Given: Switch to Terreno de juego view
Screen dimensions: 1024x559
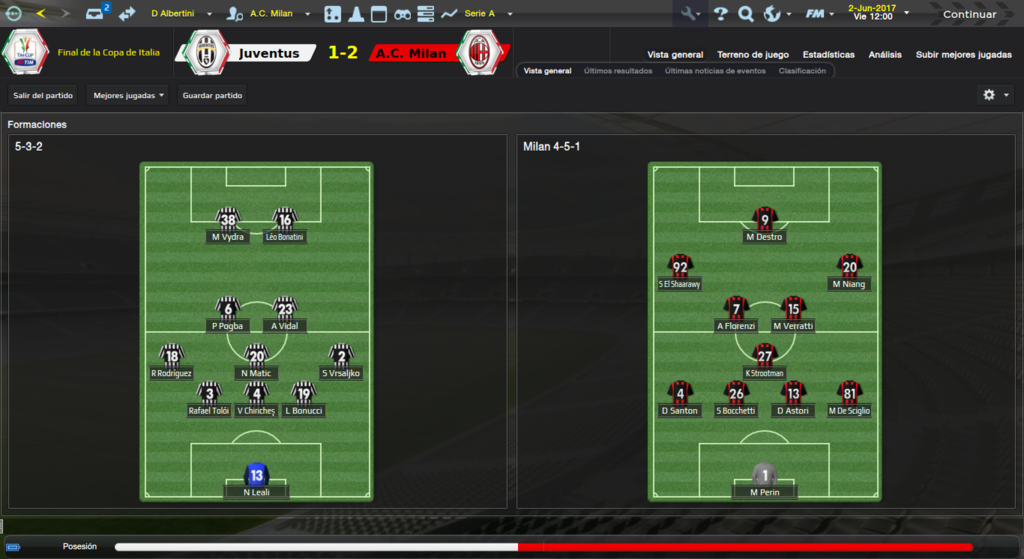Looking at the screenshot, I should pos(752,55).
